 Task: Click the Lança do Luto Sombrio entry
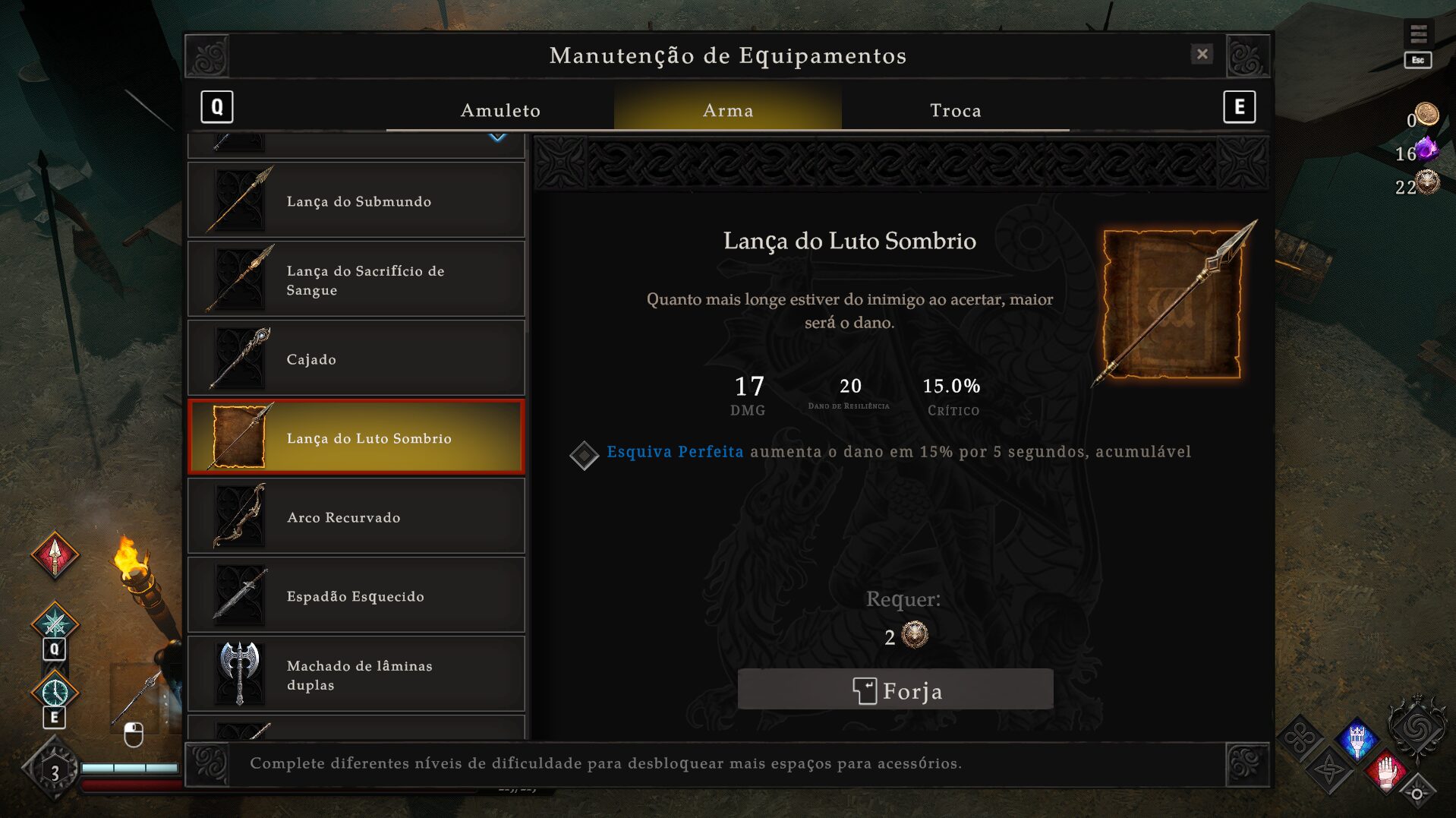[356, 438]
